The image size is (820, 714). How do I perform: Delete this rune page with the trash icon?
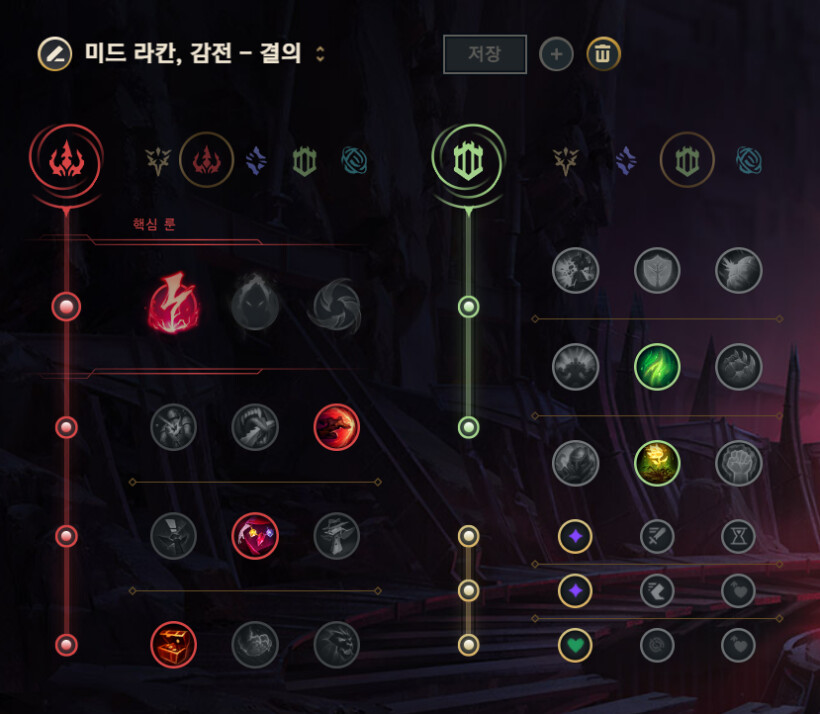pos(603,54)
